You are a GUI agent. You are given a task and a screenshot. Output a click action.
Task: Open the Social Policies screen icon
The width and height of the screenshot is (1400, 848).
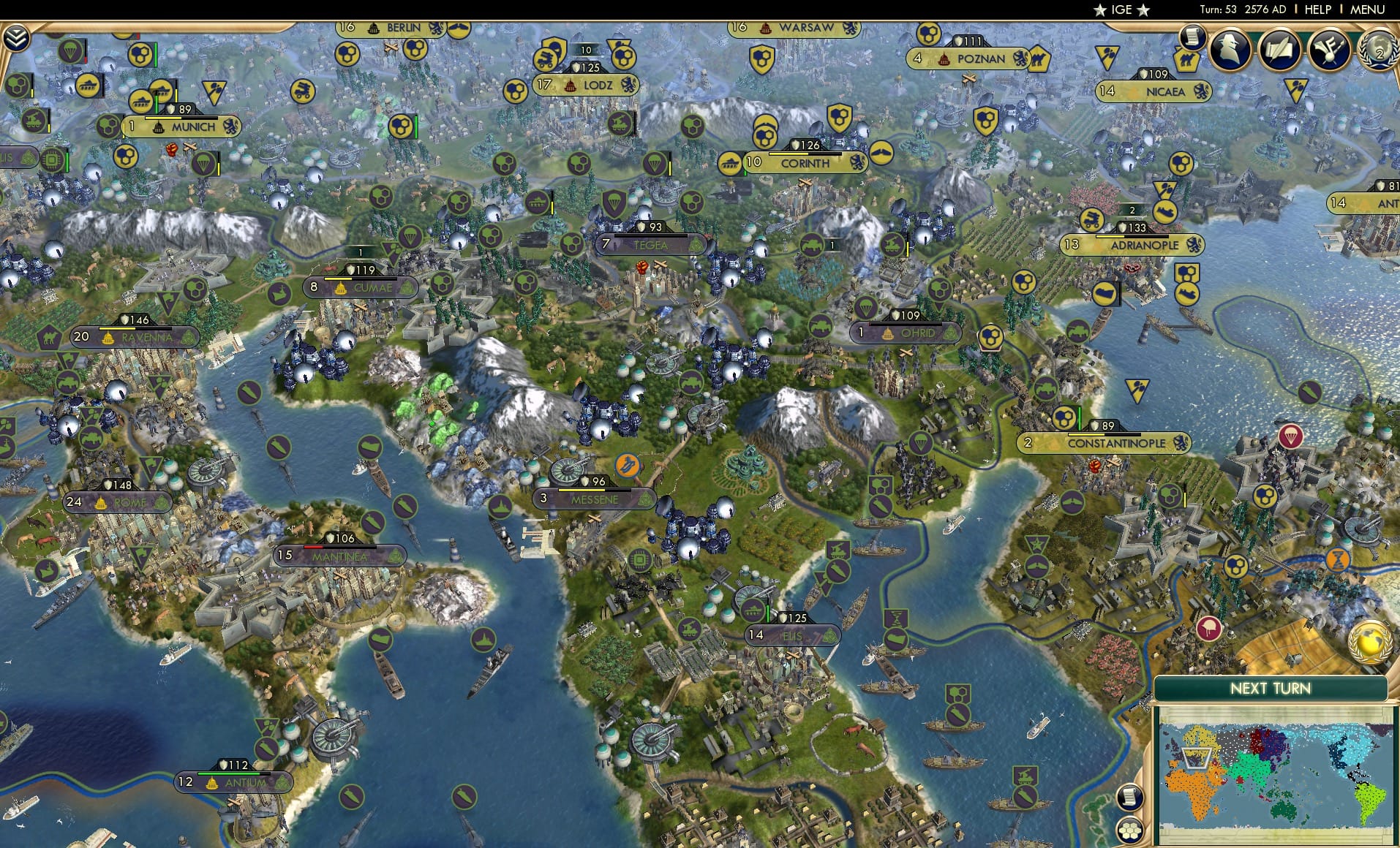pos(1329,50)
